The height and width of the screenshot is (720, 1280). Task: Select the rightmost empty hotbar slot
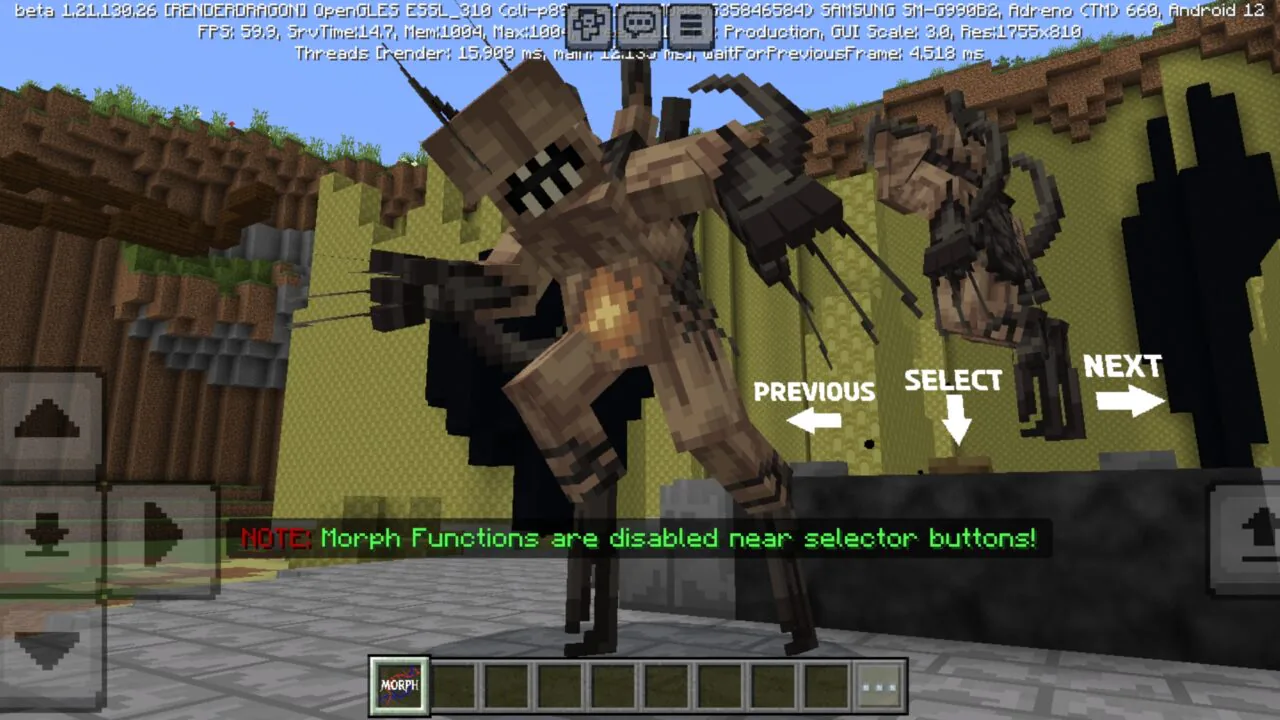(x=826, y=686)
